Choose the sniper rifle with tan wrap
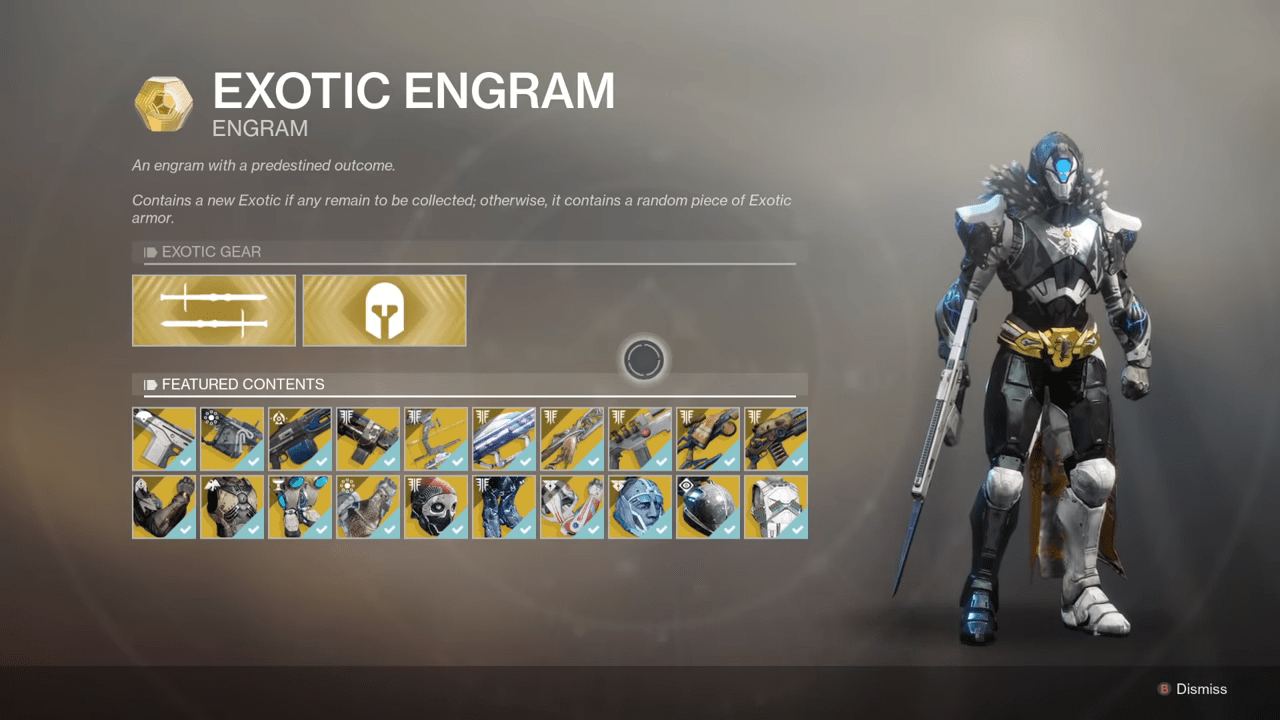1280x720 pixels. [x=708, y=438]
